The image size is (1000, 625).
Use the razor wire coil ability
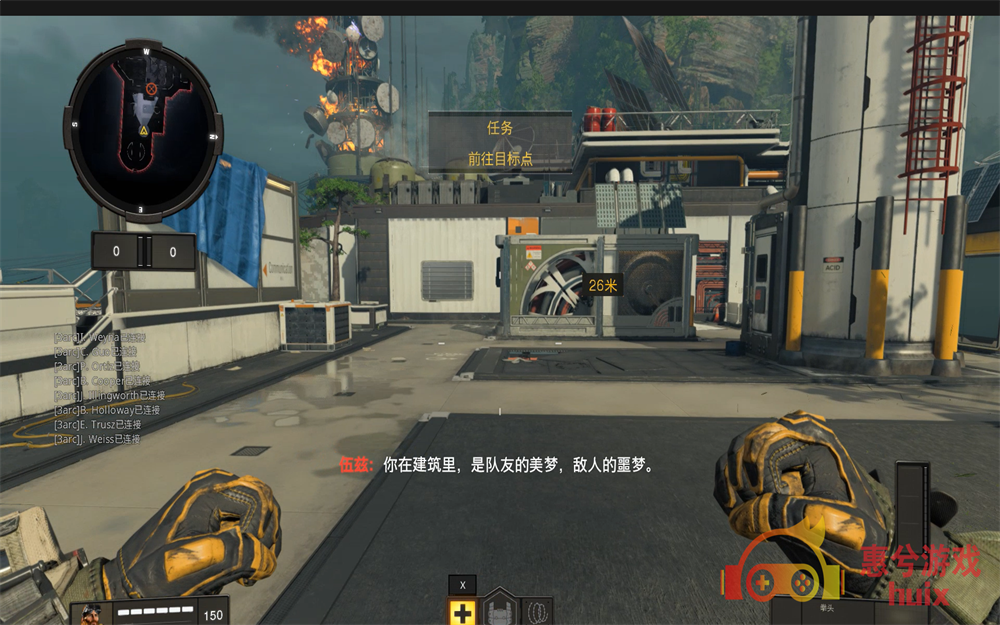pyautogui.click(x=537, y=611)
